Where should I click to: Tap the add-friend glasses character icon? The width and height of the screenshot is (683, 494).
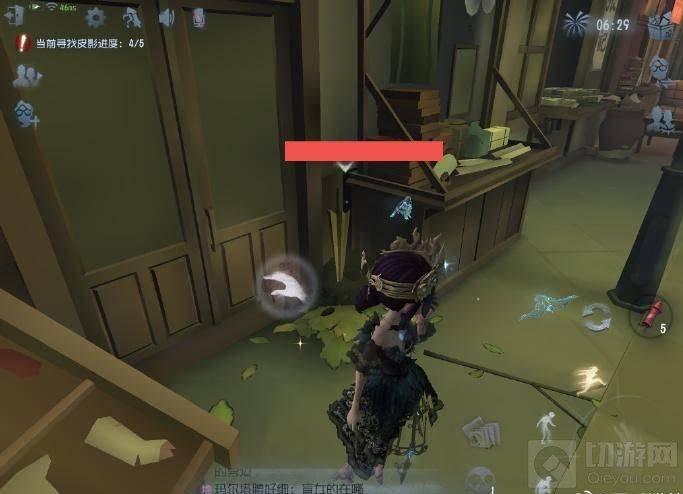point(27,114)
